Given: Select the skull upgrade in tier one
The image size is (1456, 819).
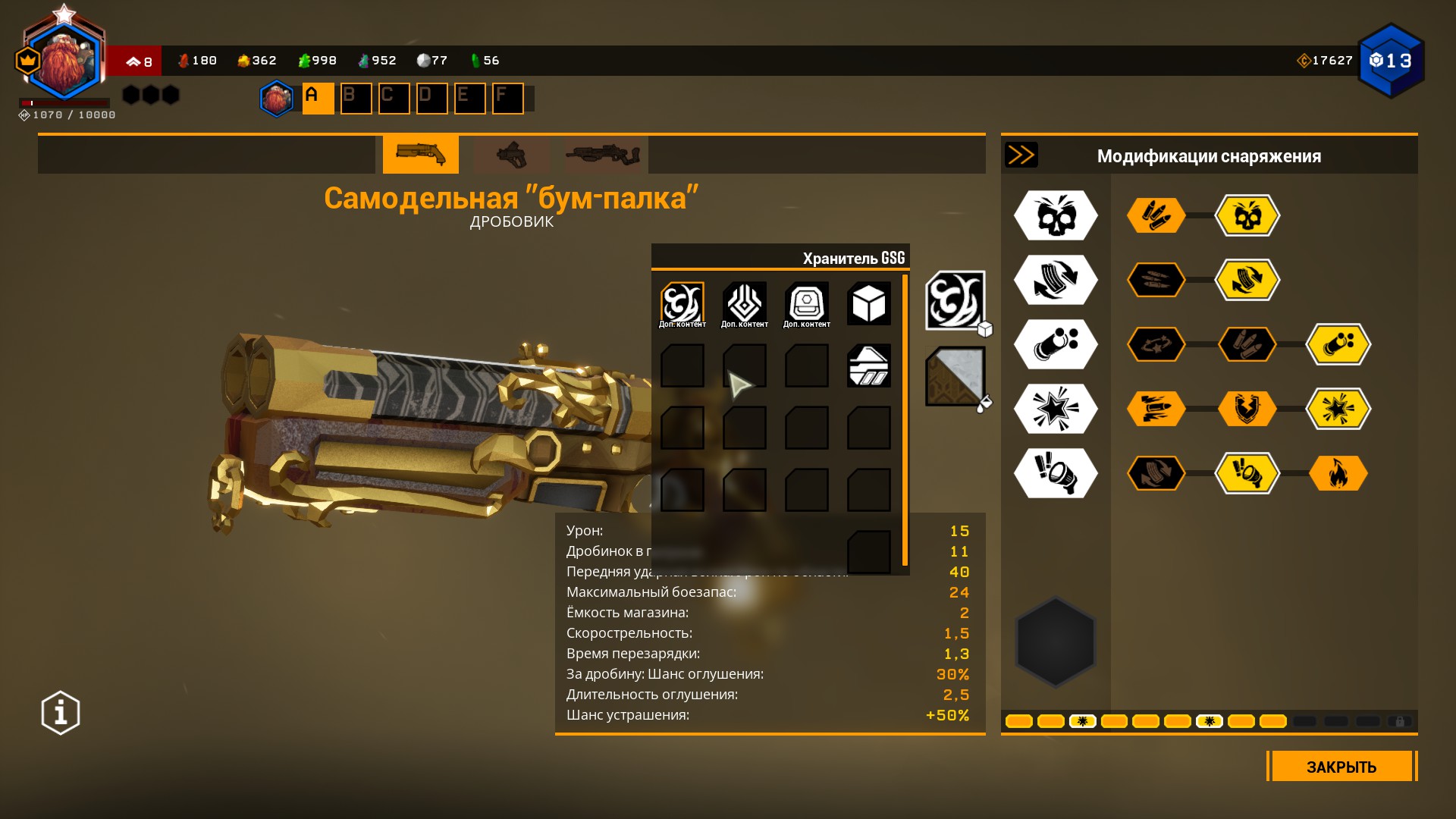Looking at the screenshot, I should [1247, 215].
